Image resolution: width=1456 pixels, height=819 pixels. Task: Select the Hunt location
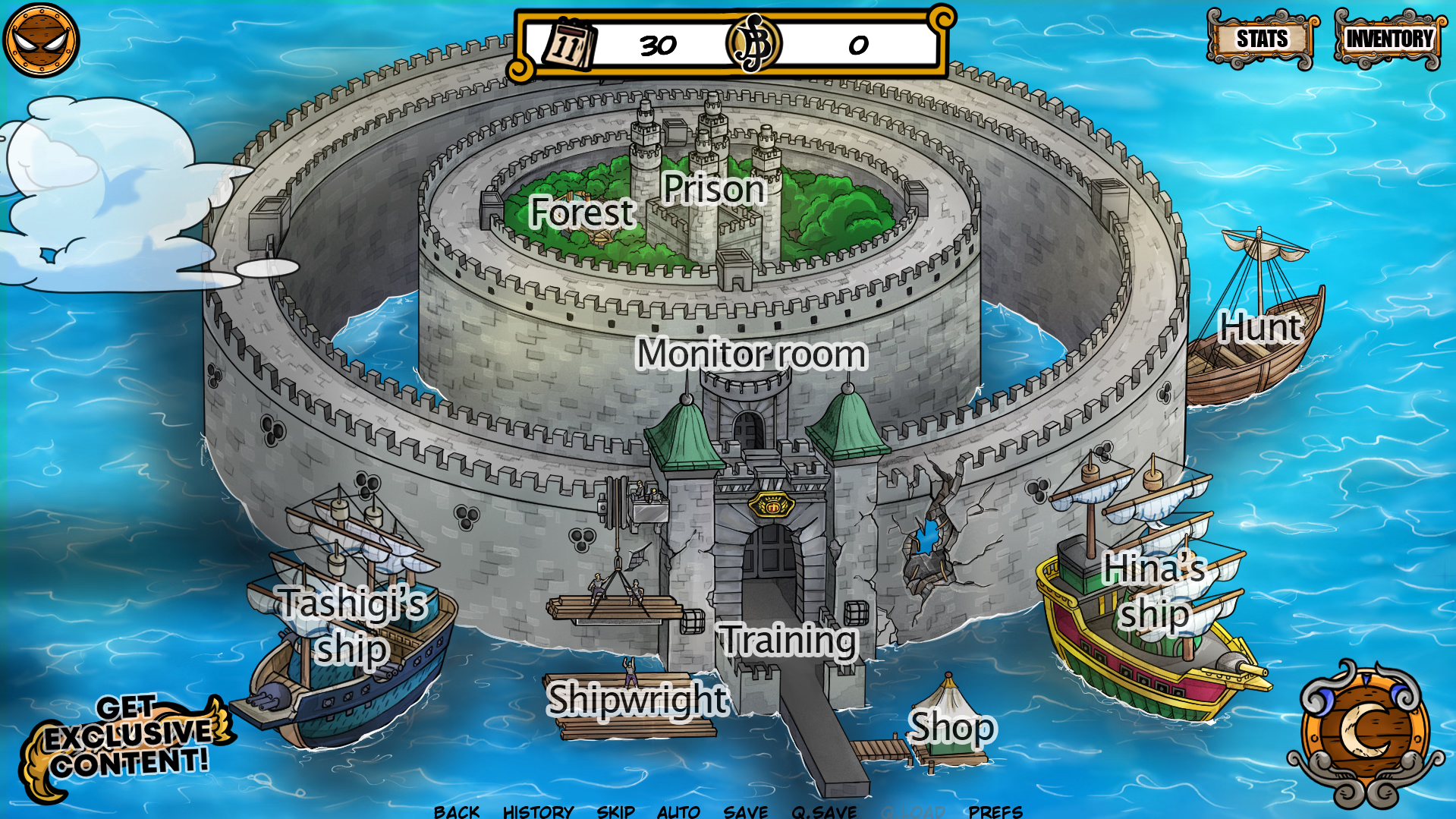1260,328
